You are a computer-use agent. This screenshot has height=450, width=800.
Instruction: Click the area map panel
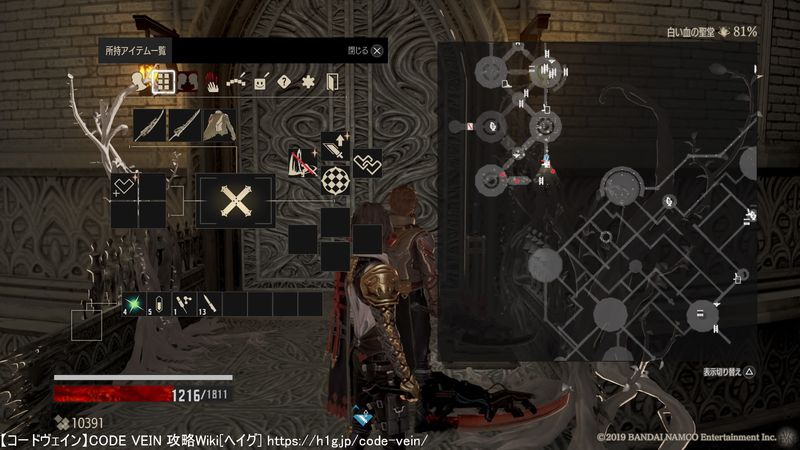point(598,200)
